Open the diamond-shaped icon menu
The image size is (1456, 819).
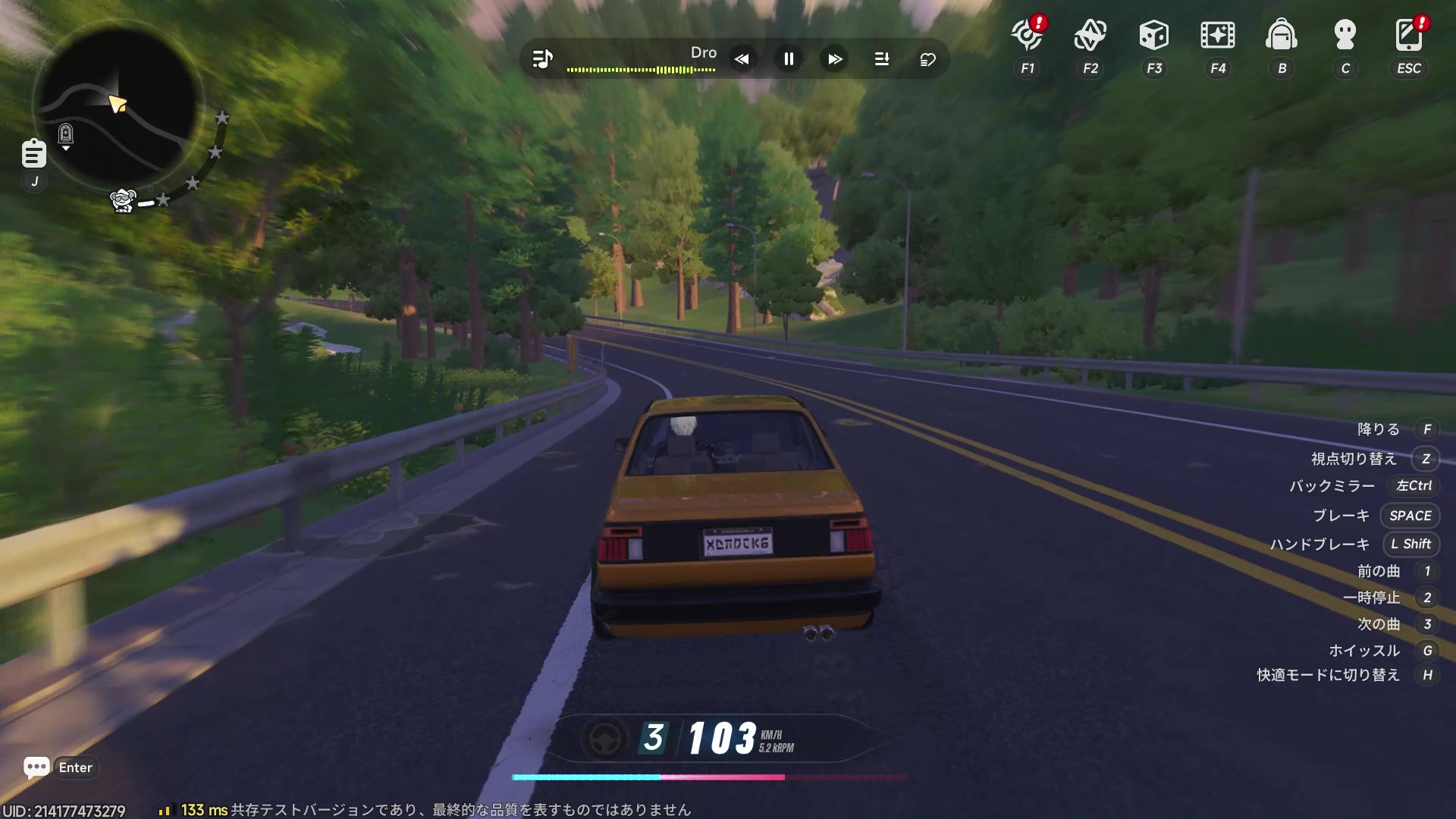pyautogui.click(x=1090, y=36)
